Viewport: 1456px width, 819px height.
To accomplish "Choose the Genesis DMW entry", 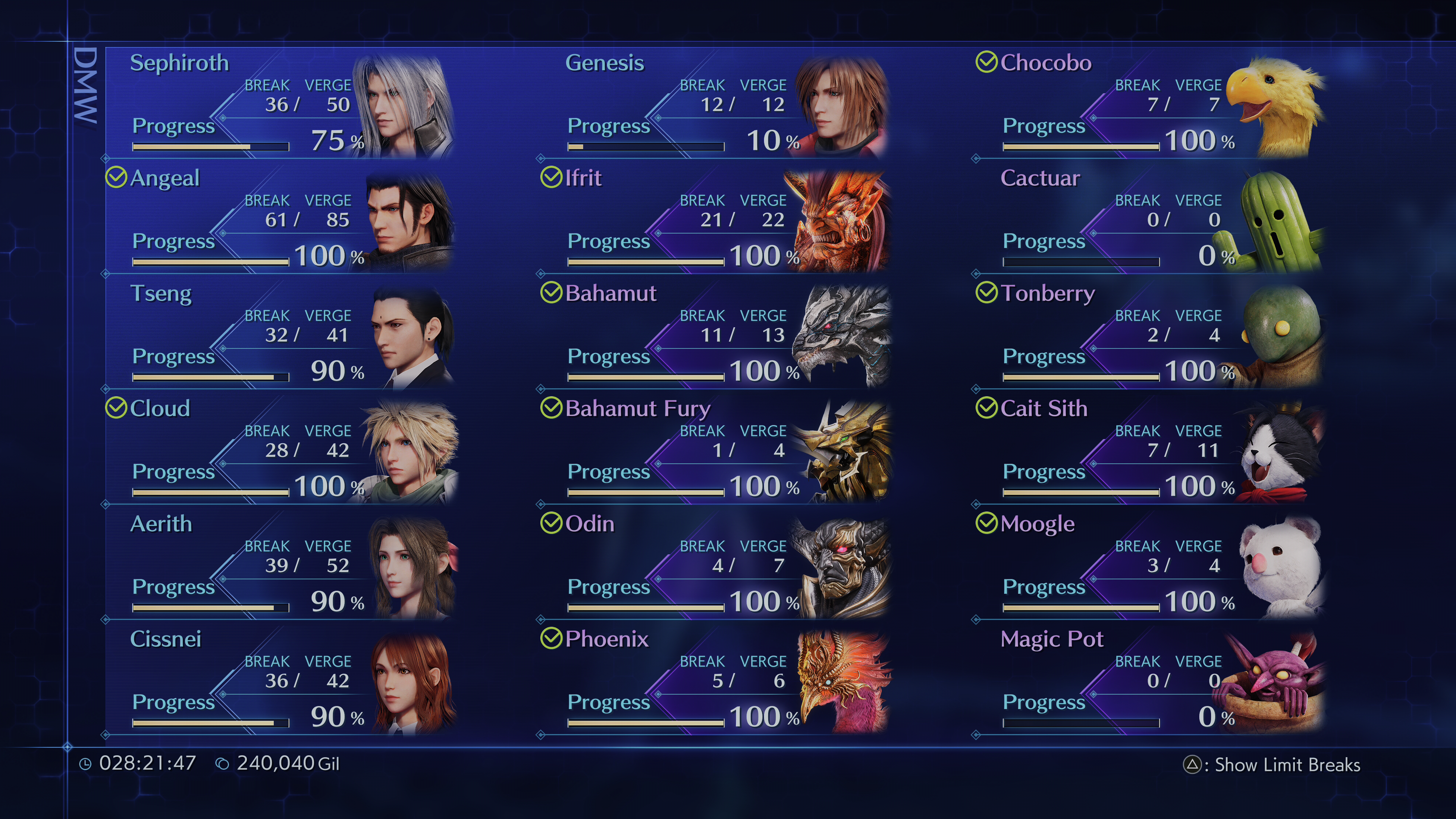I will click(x=718, y=105).
